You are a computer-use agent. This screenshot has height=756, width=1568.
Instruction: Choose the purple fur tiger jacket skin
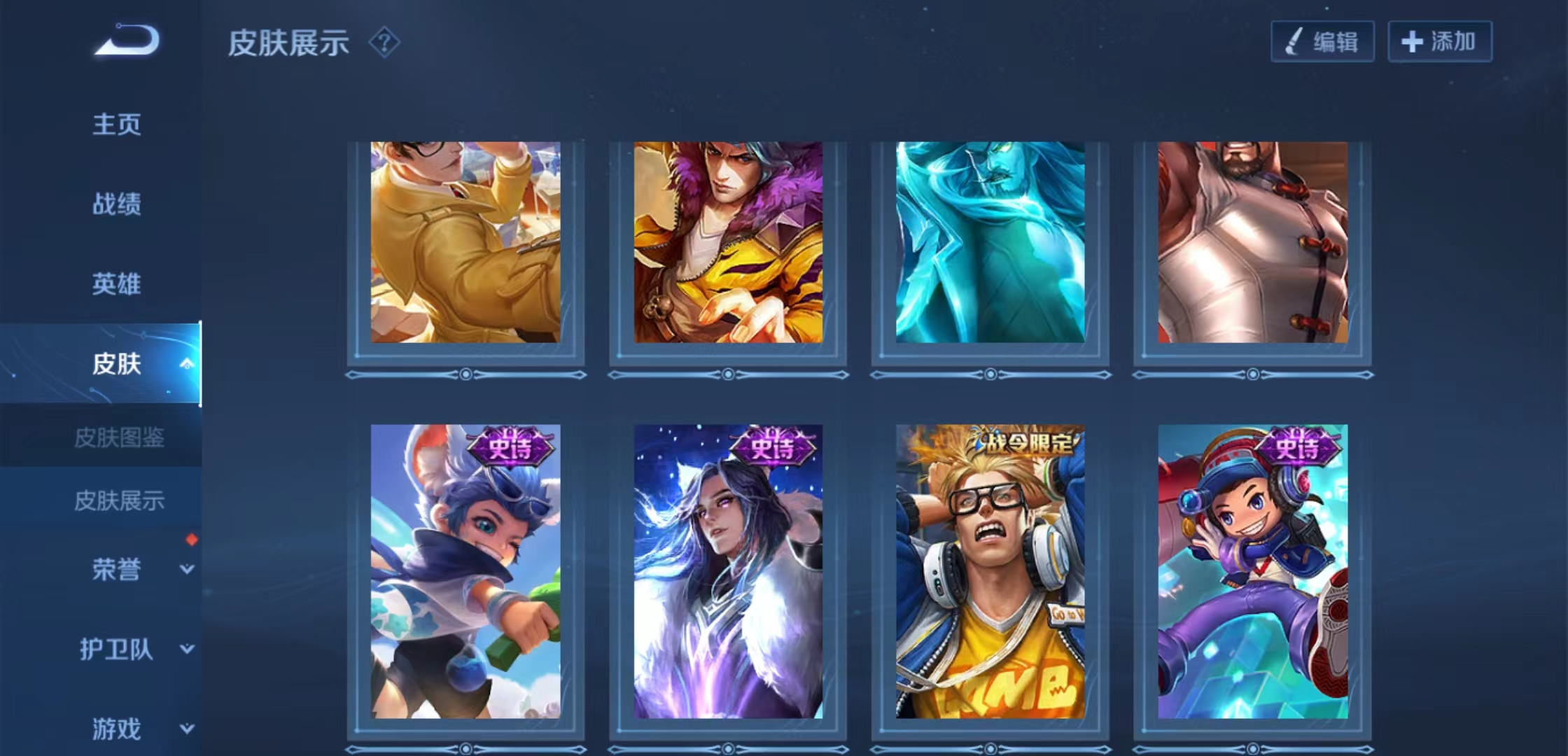[728, 242]
